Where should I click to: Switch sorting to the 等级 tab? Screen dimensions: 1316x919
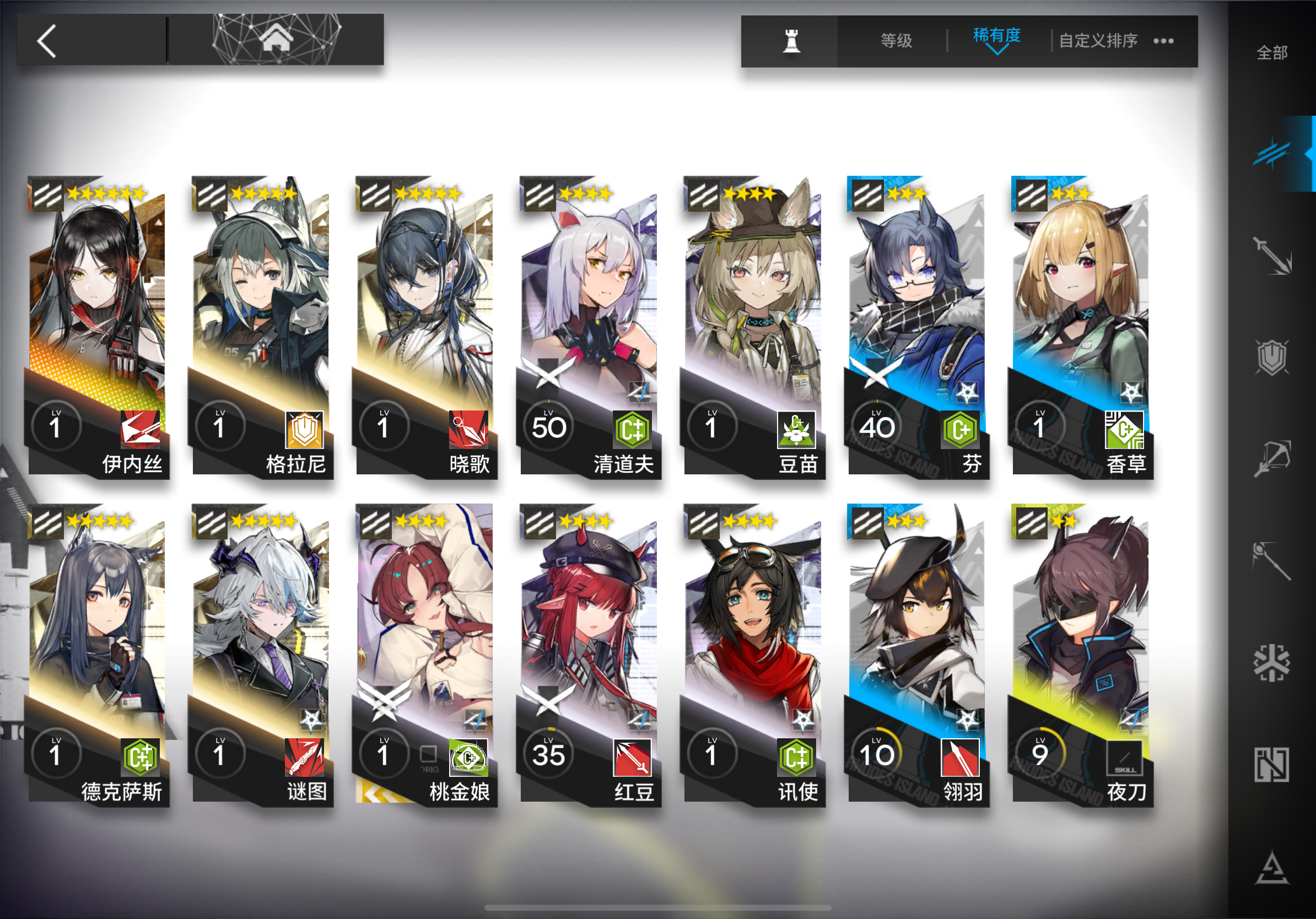tap(897, 40)
